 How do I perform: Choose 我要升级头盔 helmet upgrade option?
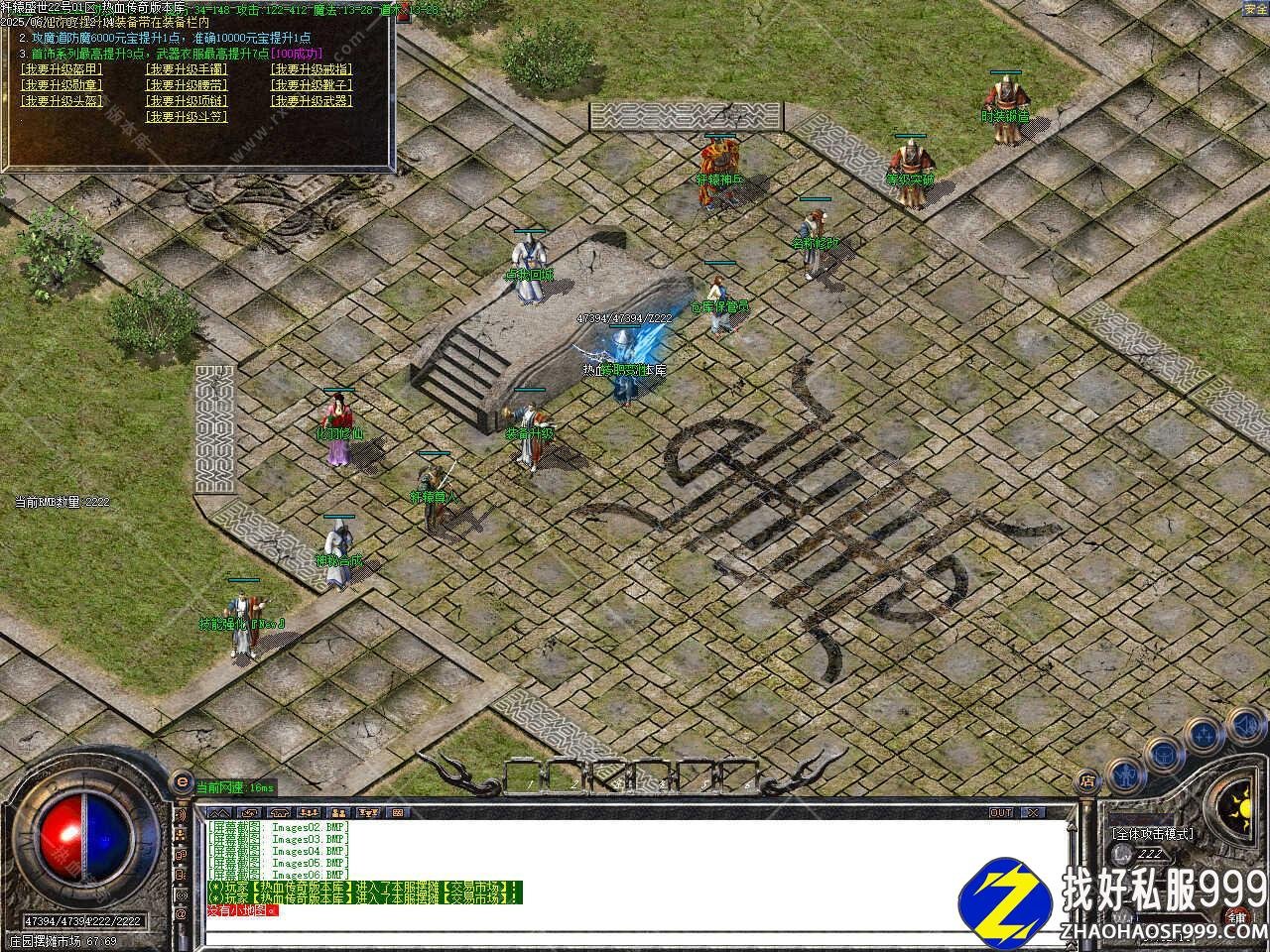(x=61, y=101)
